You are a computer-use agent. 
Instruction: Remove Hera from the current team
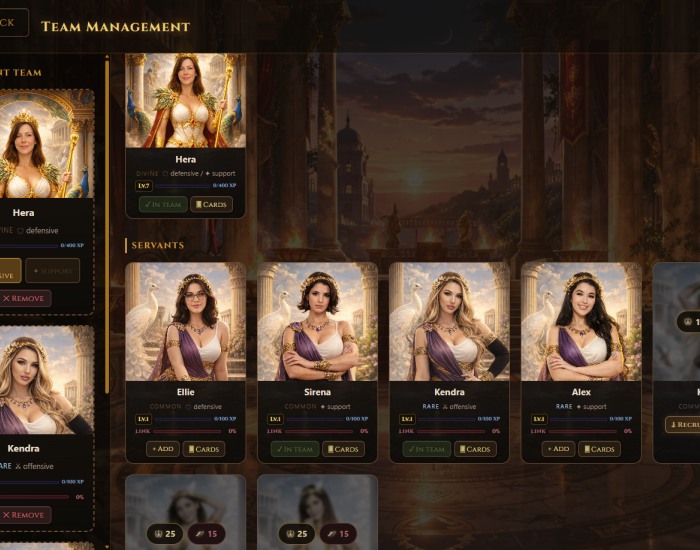[x=25, y=298]
